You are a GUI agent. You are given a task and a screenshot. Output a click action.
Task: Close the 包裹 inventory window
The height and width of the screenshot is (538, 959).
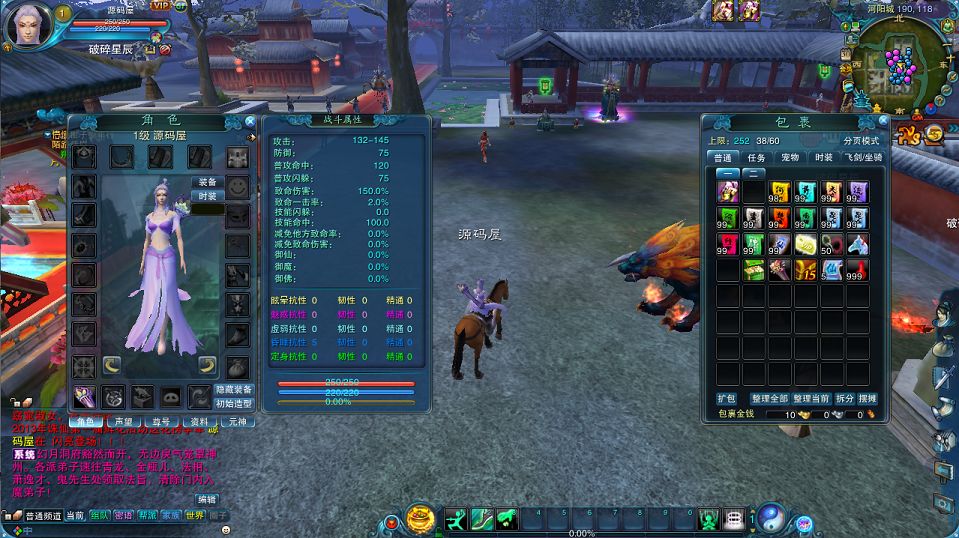click(x=880, y=122)
